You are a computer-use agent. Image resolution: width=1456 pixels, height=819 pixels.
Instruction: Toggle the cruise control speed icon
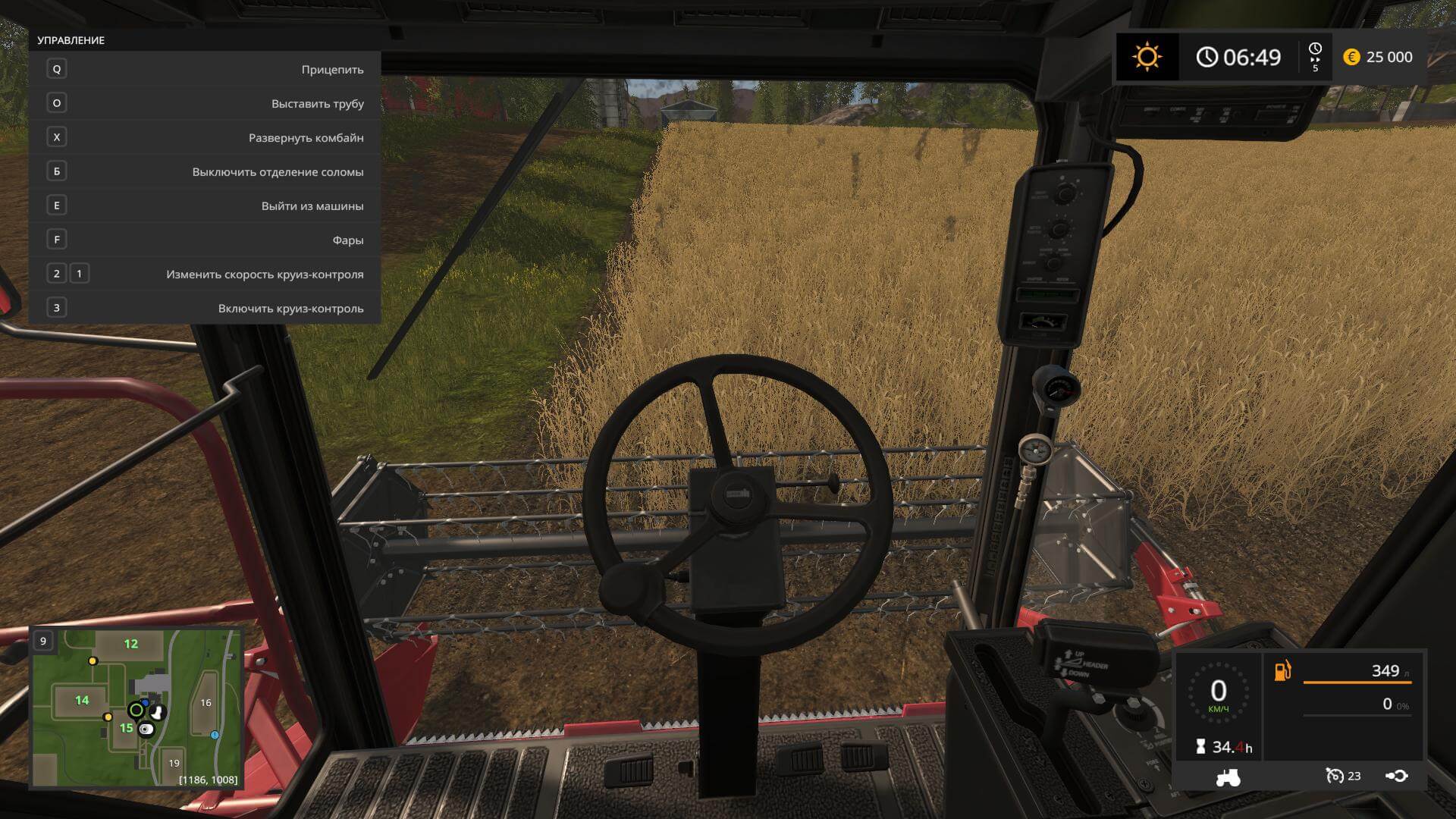point(1335,776)
